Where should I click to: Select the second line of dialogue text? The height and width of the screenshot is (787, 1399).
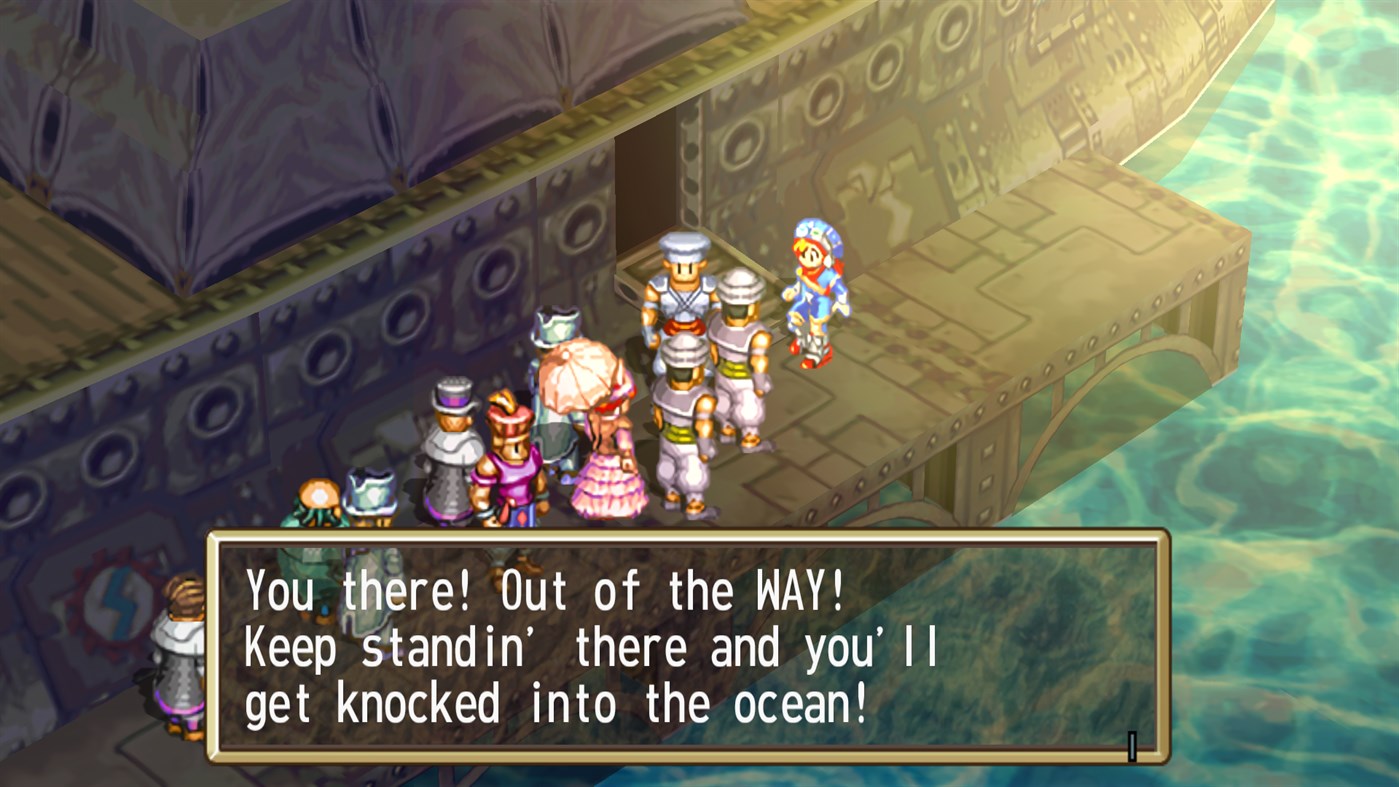pyautogui.click(x=590, y=648)
